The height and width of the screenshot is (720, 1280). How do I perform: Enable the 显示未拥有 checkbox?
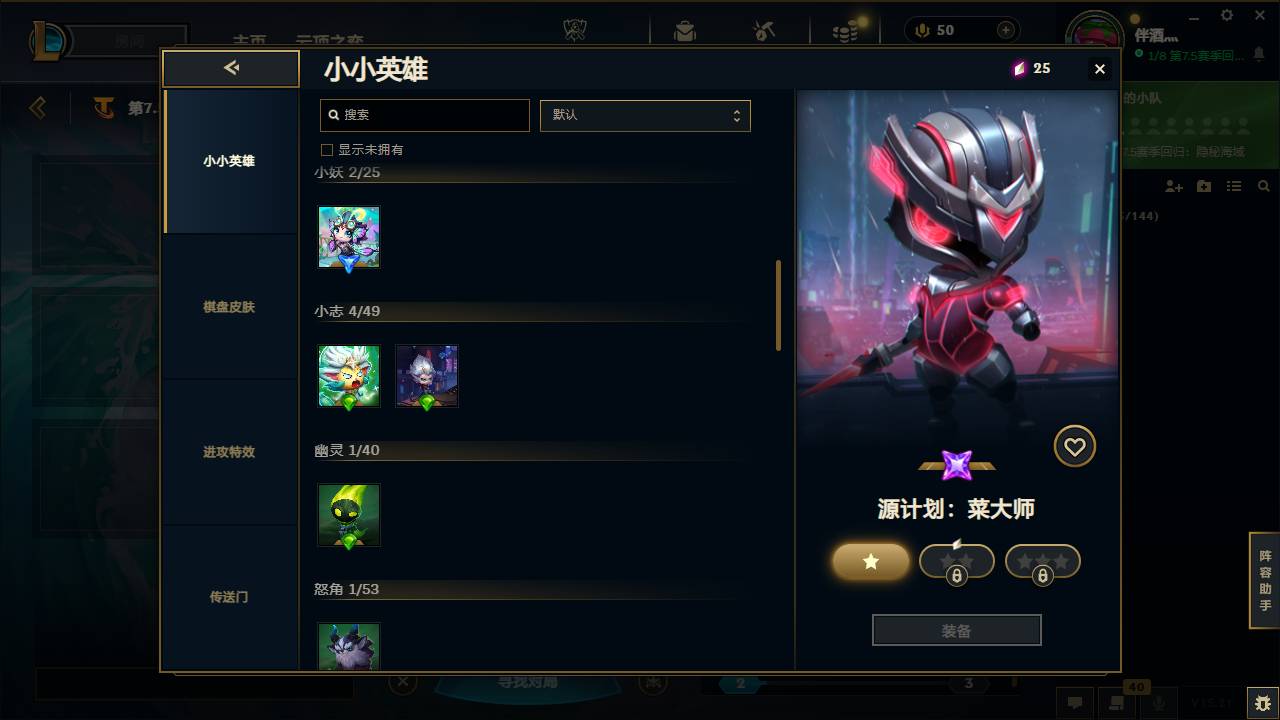pyautogui.click(x=326, y=148)
